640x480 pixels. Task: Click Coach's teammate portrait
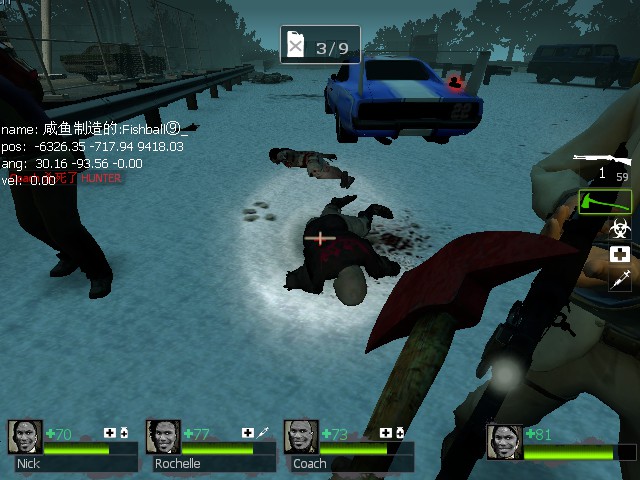(x=301, y=437)
